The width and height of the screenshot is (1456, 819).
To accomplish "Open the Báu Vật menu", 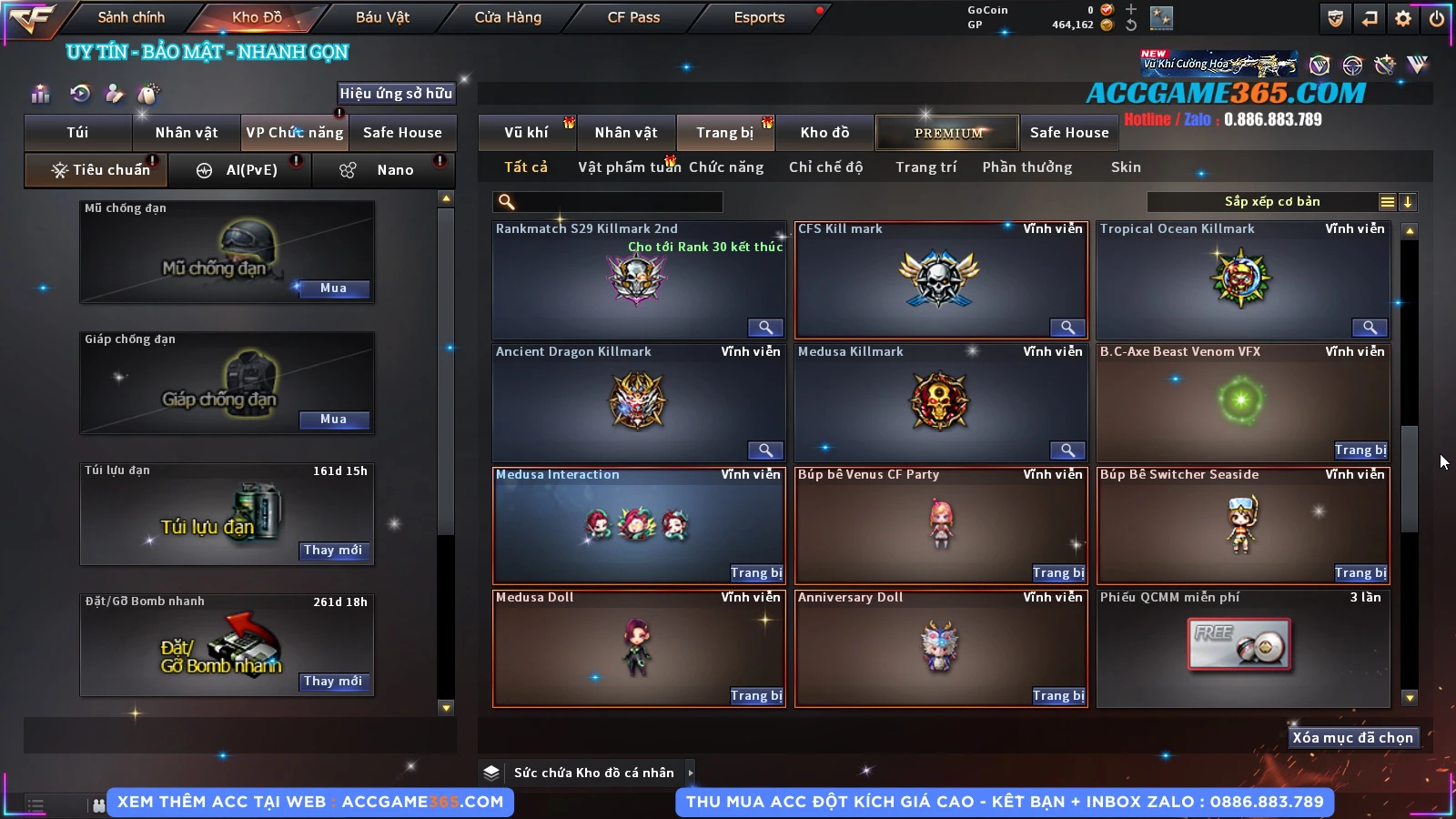I will pos(382,17).
